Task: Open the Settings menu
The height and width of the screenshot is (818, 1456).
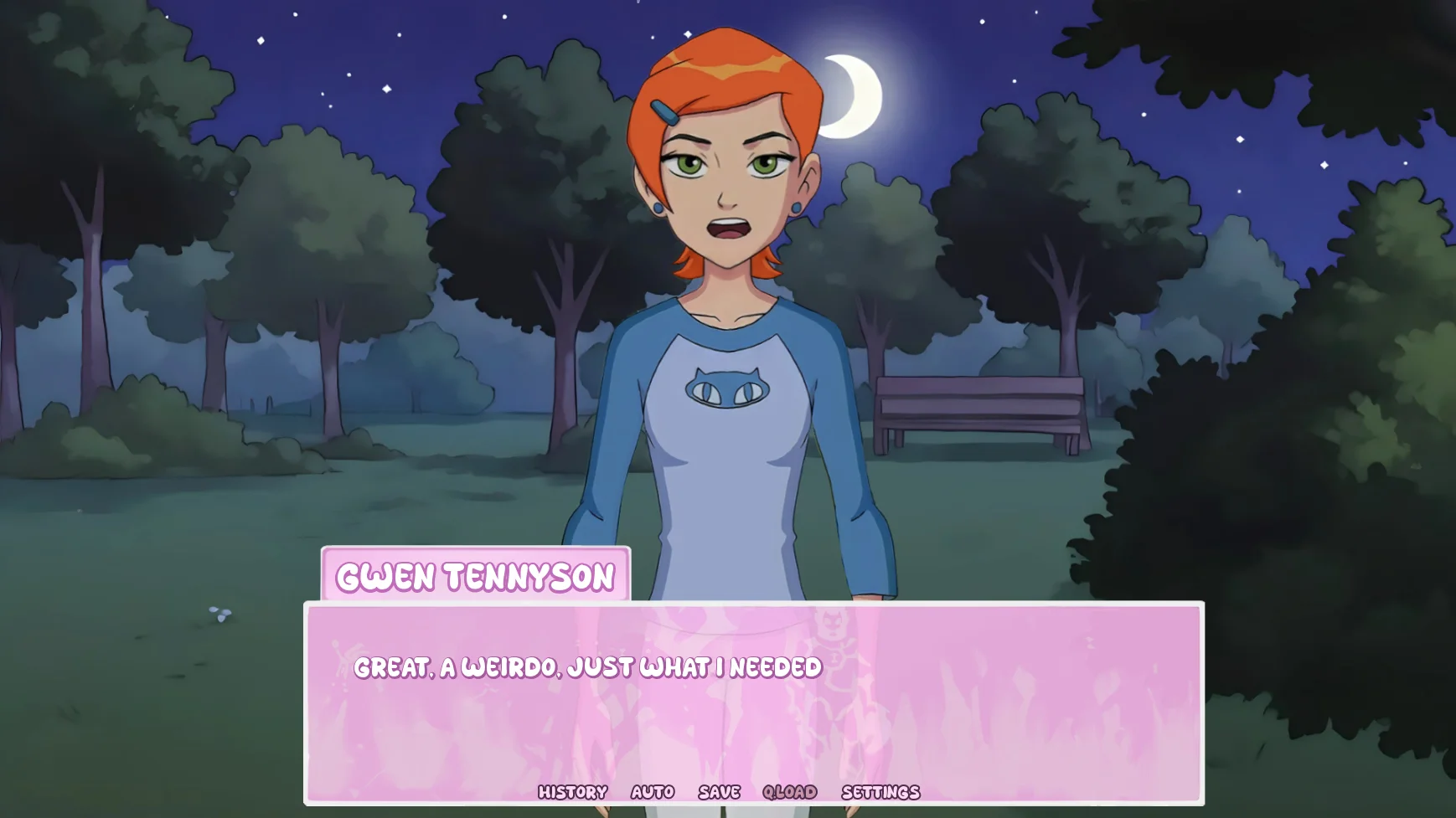Action: pos(880,792)
